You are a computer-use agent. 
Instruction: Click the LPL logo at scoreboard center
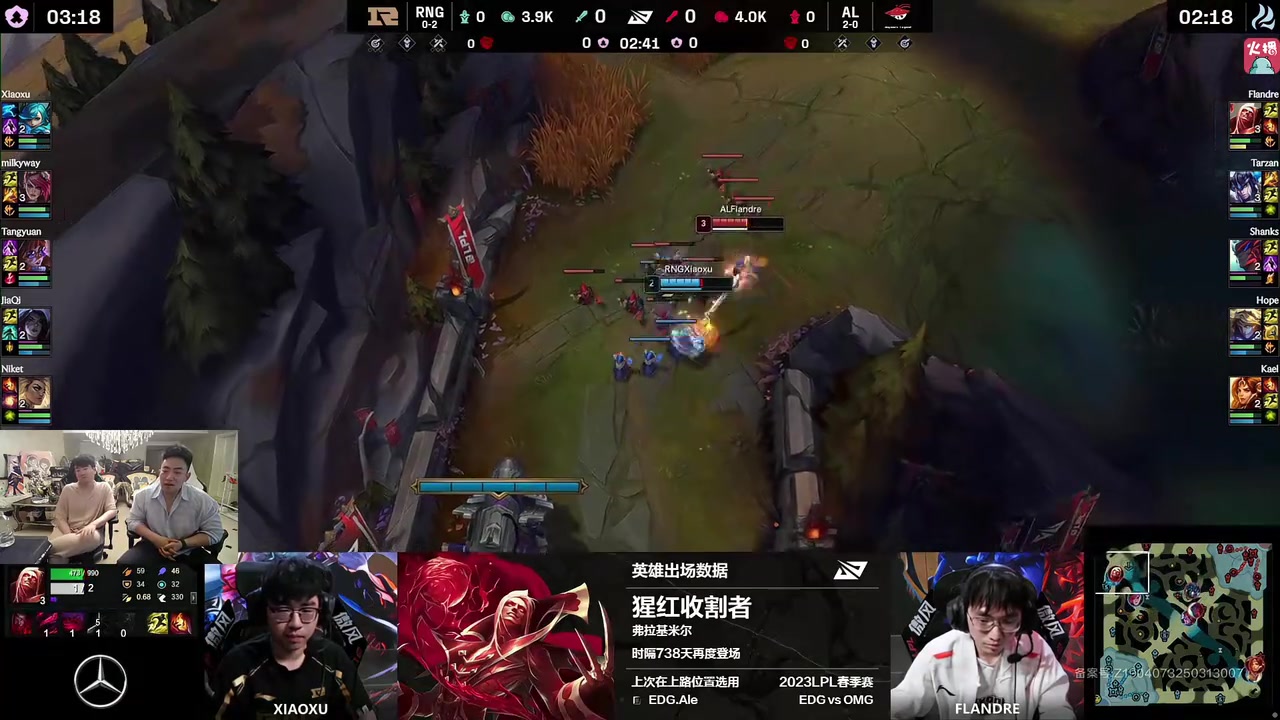tap(640, 16)
